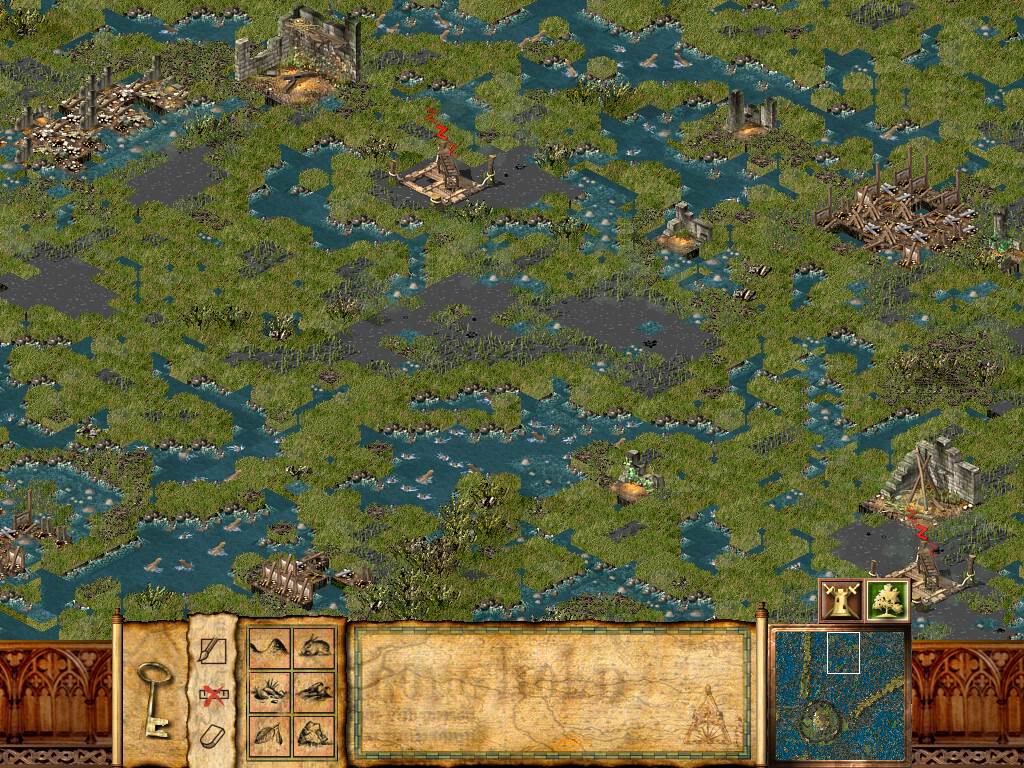
Task: Pick the leaf tile
Action: [269, 736]
